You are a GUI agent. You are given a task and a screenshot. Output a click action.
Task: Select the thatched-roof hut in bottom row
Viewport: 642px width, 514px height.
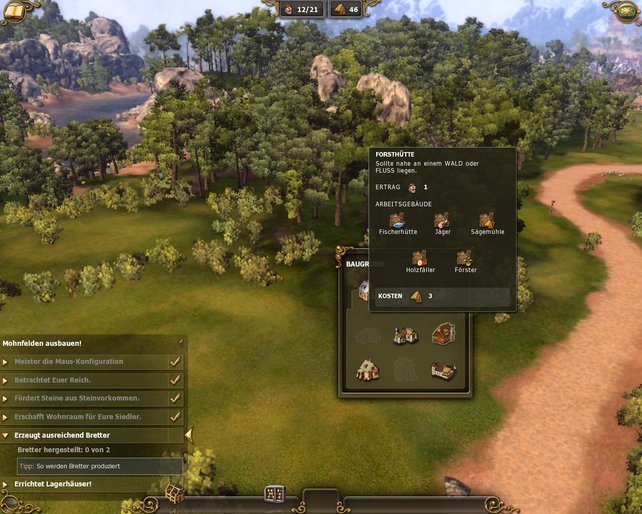pyautogui.click(x=368, y=370)
